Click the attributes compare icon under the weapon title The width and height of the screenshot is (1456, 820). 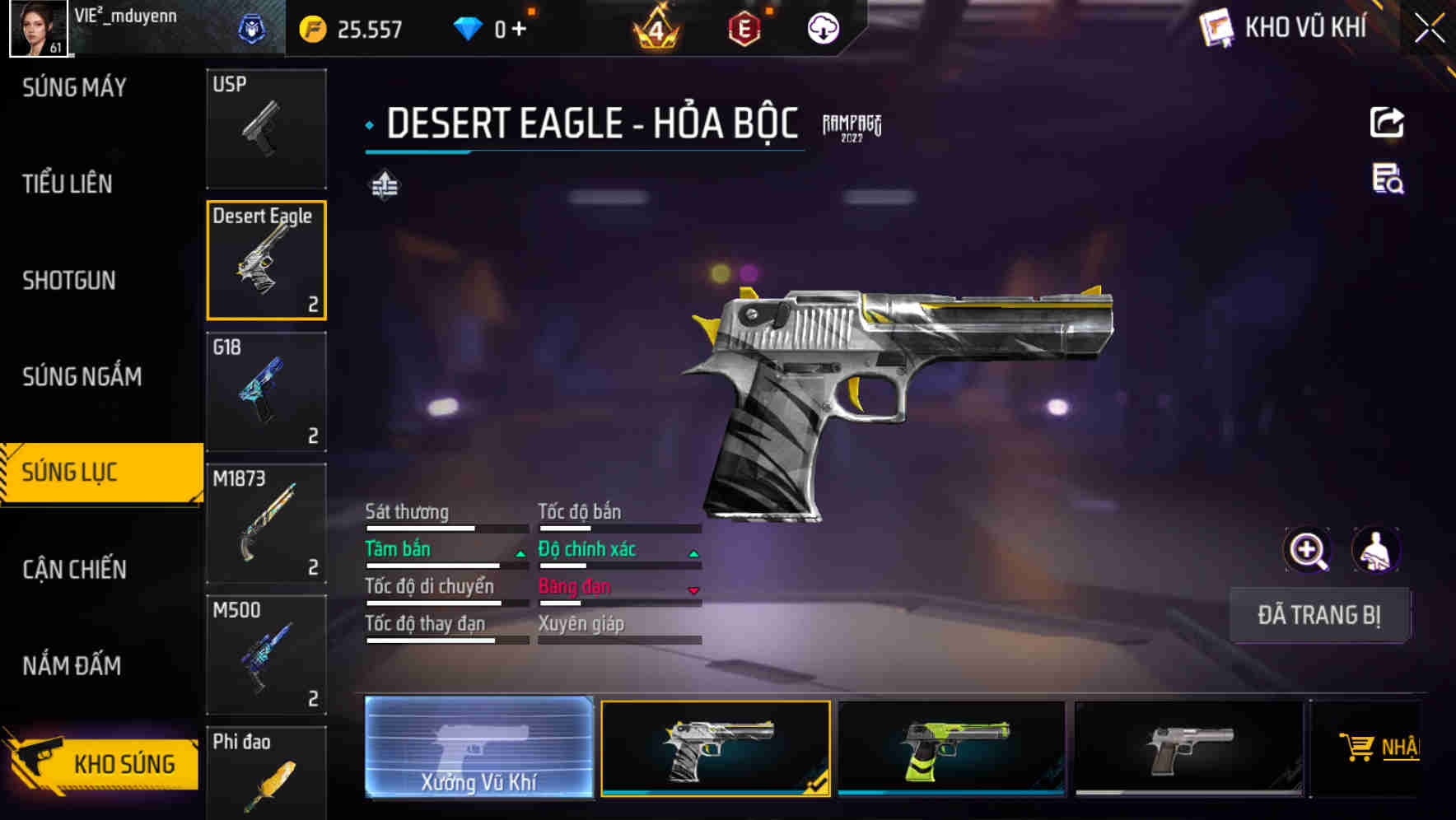[386, 186]
